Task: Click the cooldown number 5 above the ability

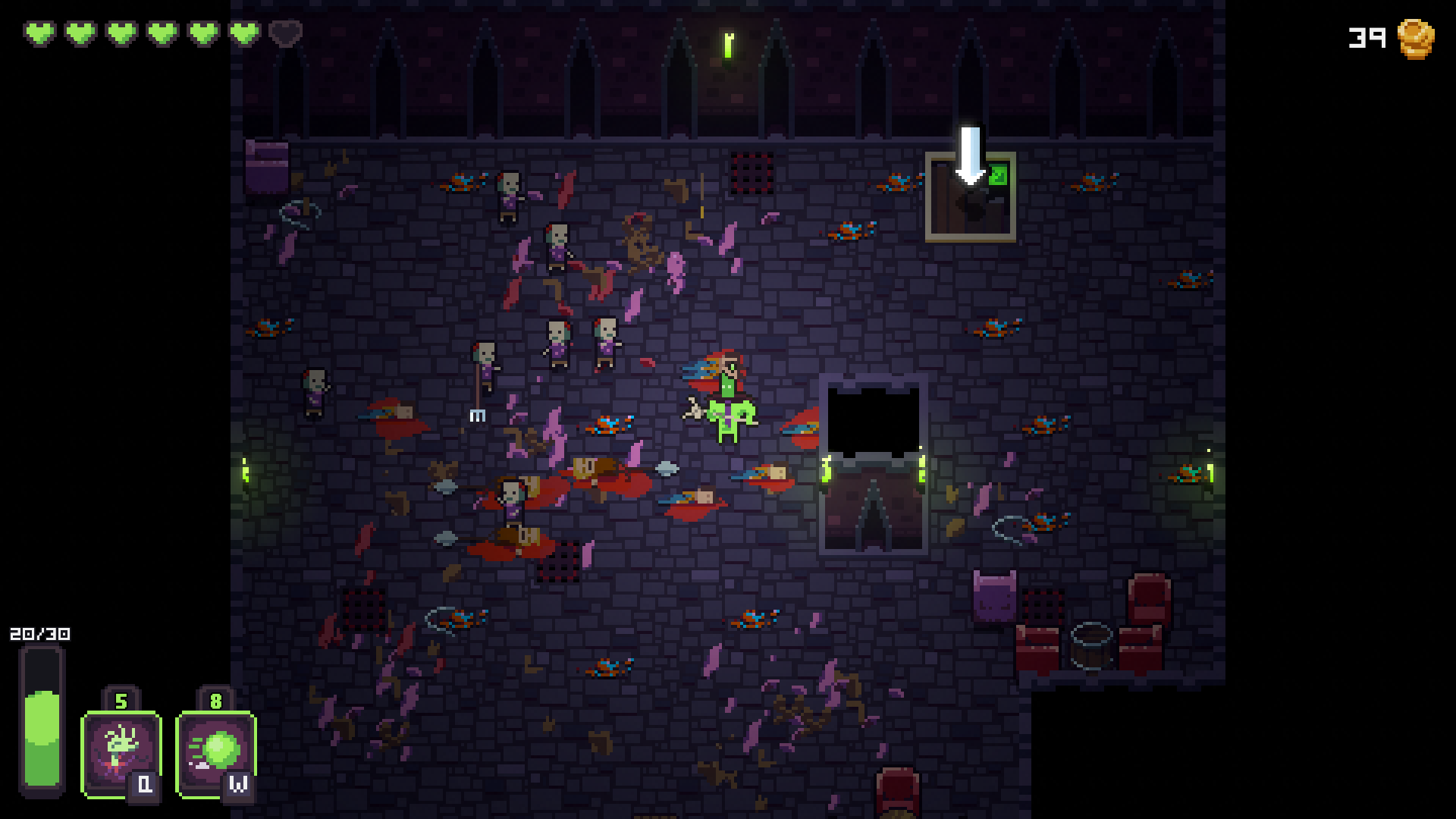Action: [121, 701]
